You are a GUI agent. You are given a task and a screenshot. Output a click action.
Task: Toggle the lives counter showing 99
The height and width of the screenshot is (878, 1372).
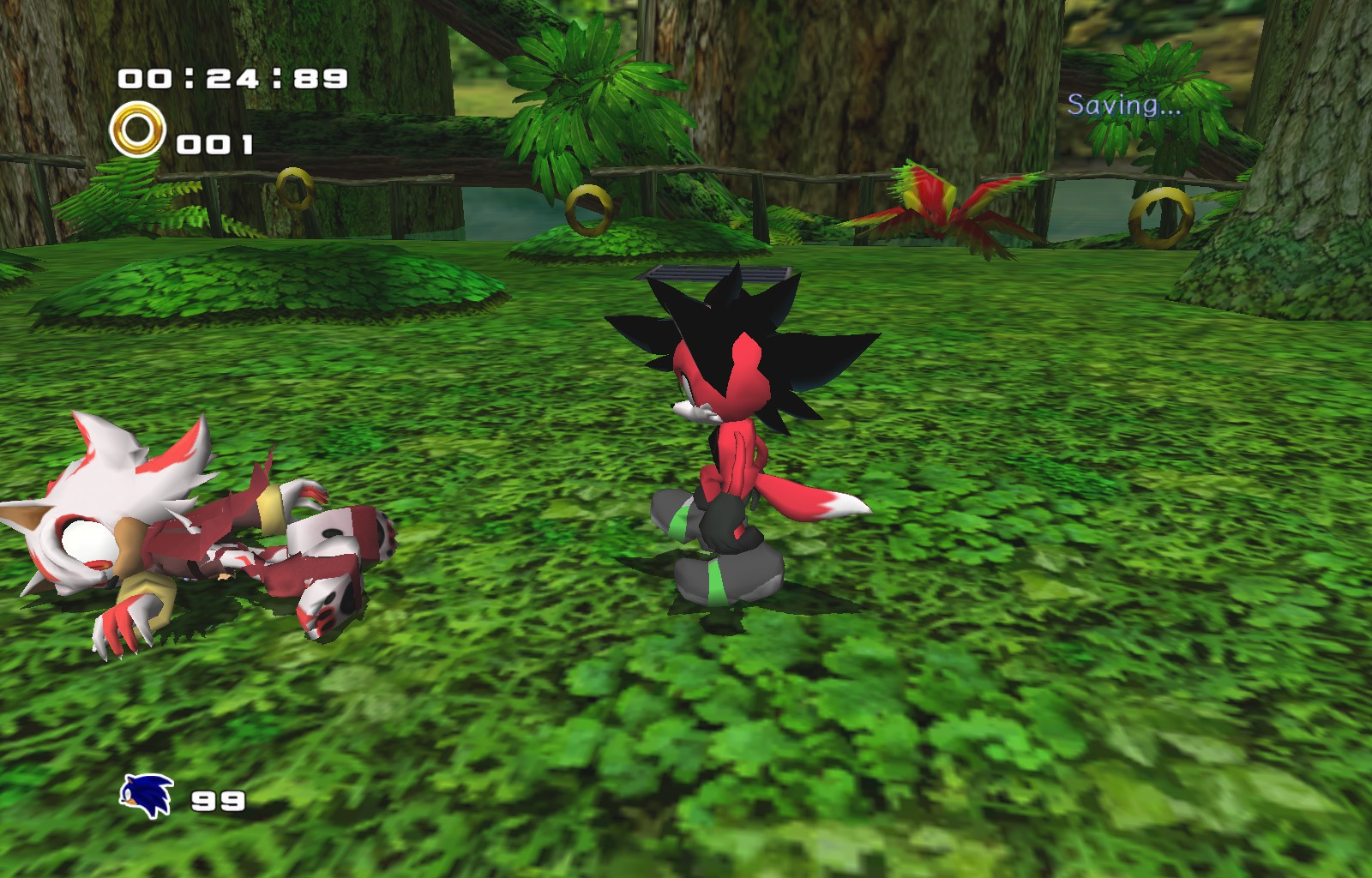point(217,801)
